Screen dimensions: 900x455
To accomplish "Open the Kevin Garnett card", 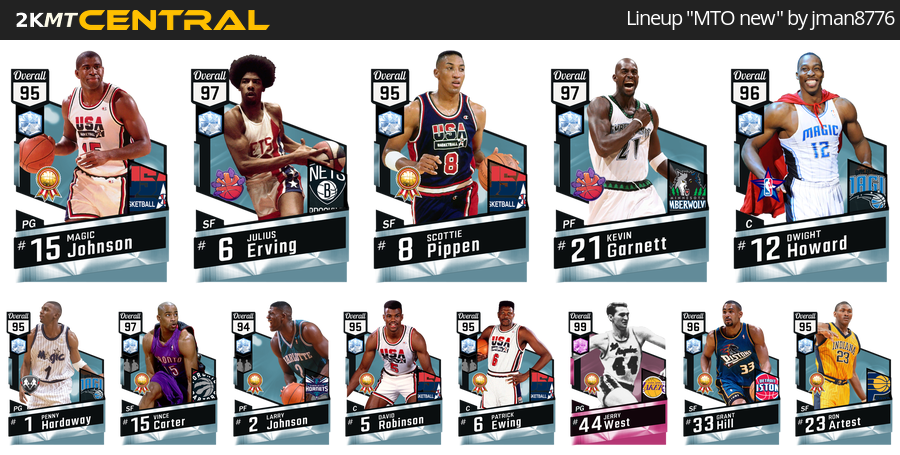I will click(630, 165).
